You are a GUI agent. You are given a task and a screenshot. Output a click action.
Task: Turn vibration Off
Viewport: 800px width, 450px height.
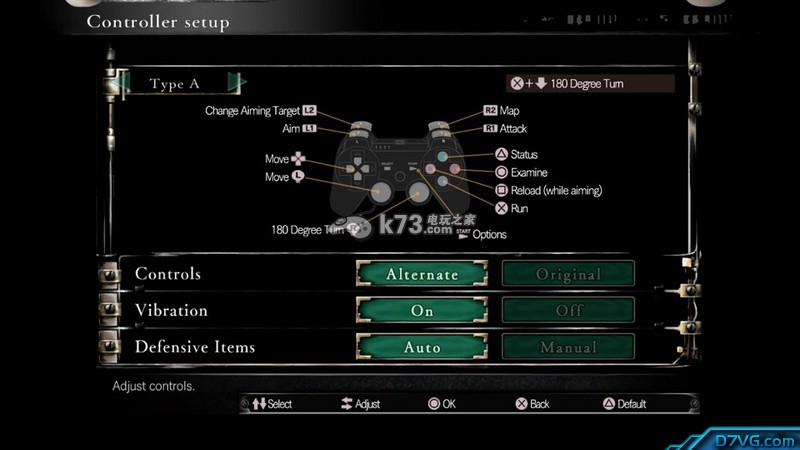[568, 311]
